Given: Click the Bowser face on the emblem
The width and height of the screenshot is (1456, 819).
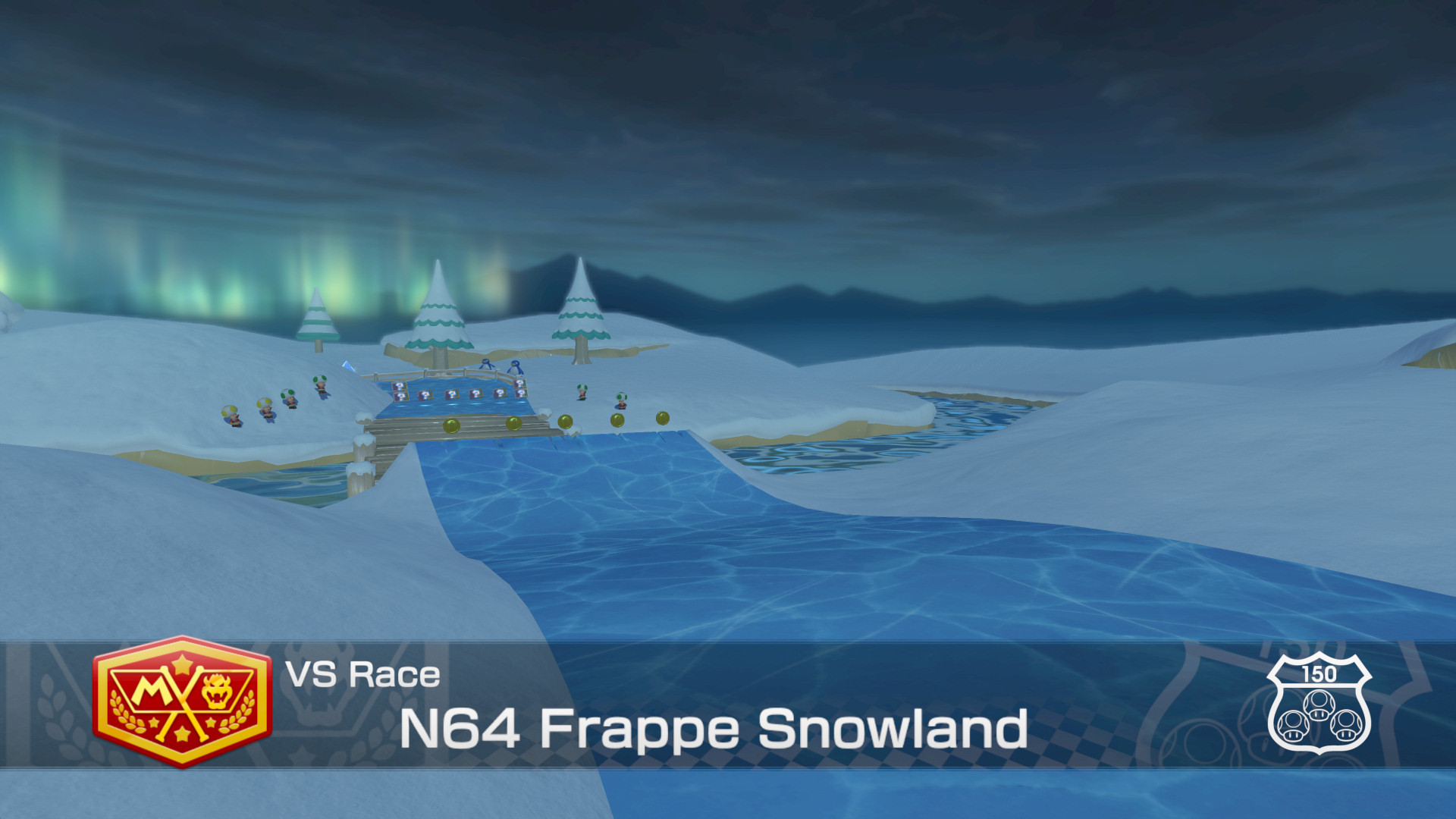Looking at the screenshot, I should pyautogui.click(x=216, y=692).
